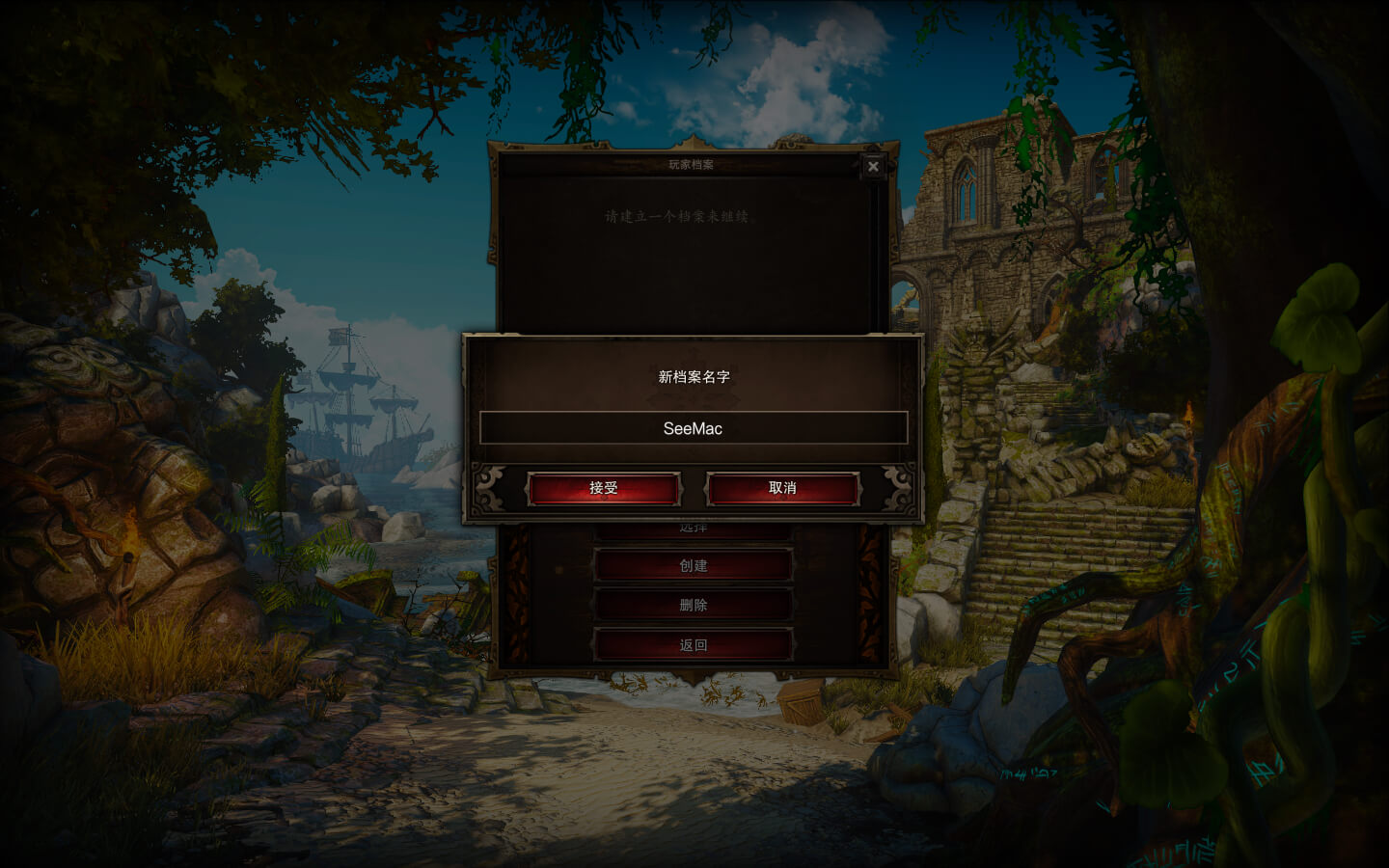Image resolution: width=1389 pixels, height=868 pixels.
Task: Select the 删除 profile button
Action: [x=693, y=606]
